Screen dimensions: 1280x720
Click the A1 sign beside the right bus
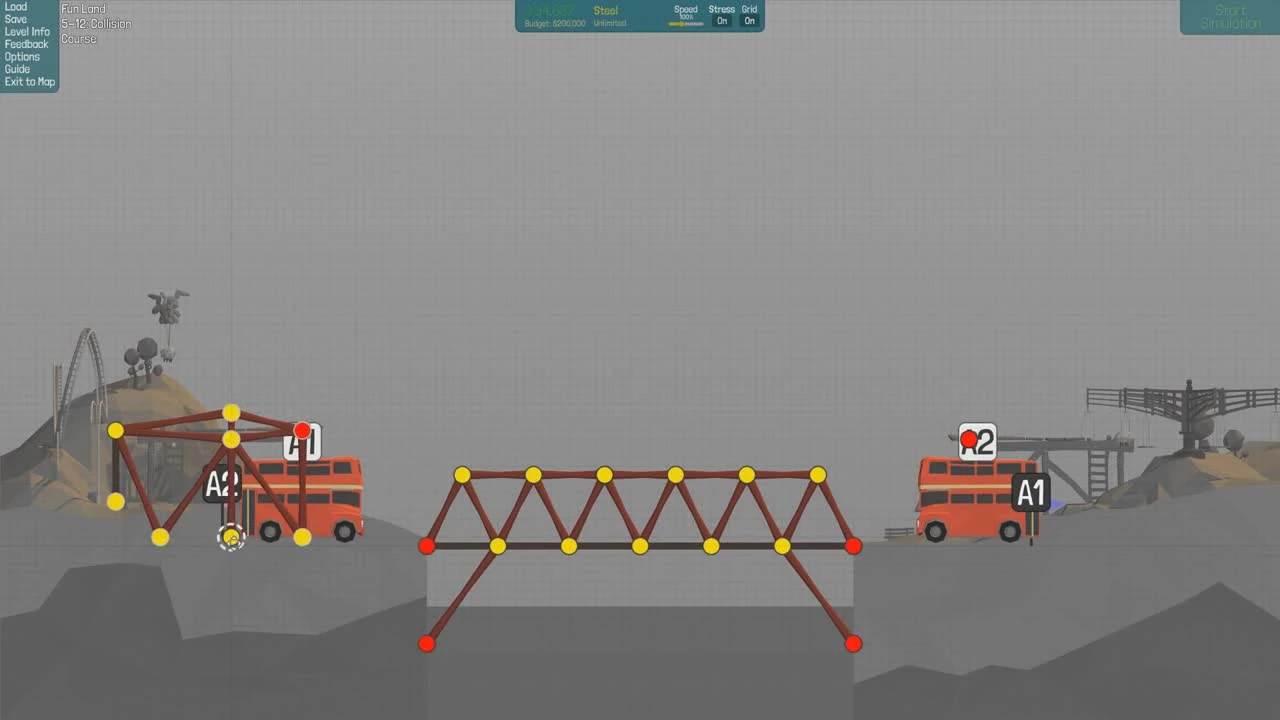point(1031,493)
